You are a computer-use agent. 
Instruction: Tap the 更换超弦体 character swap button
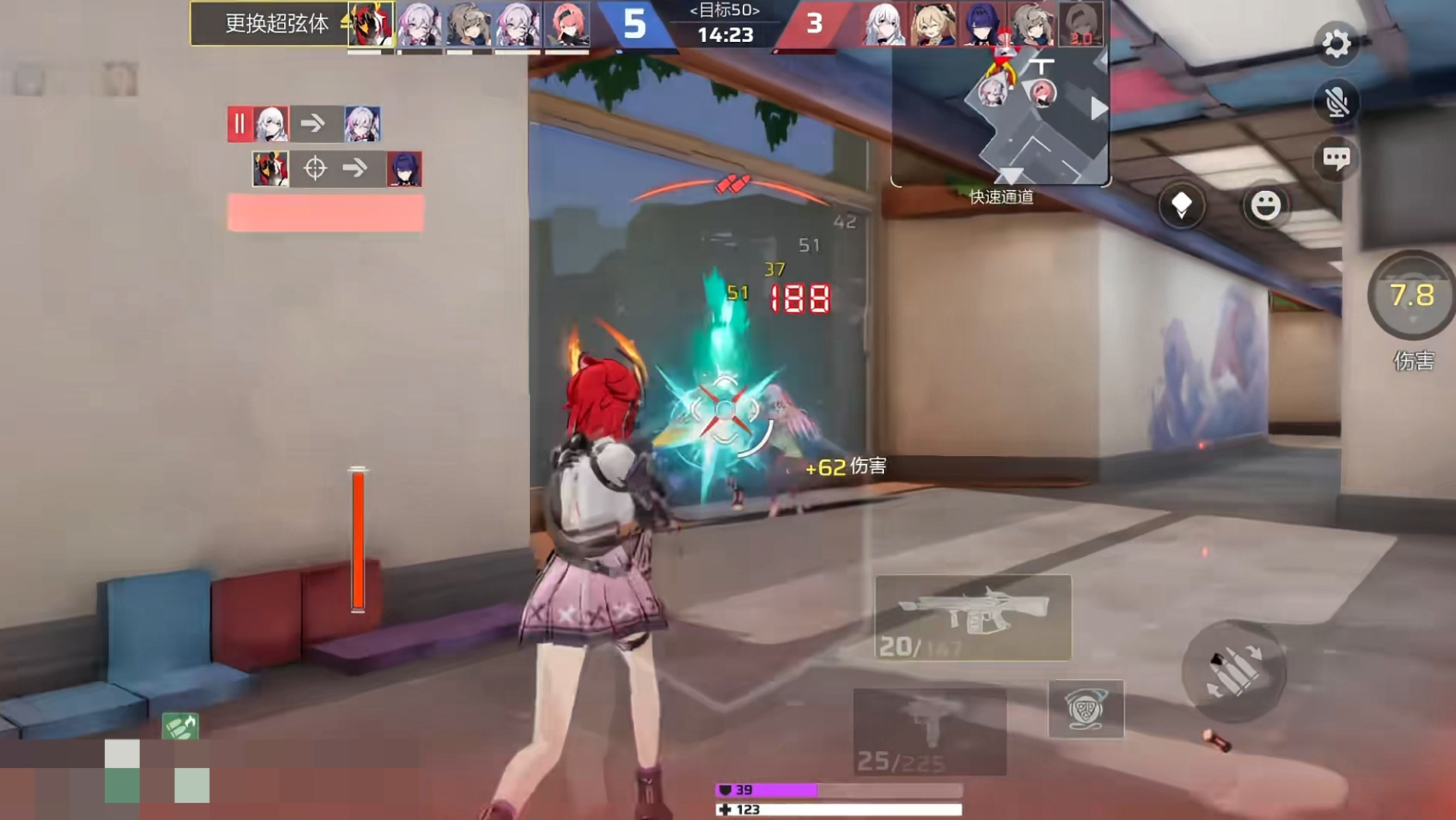(x=276, y=24)
